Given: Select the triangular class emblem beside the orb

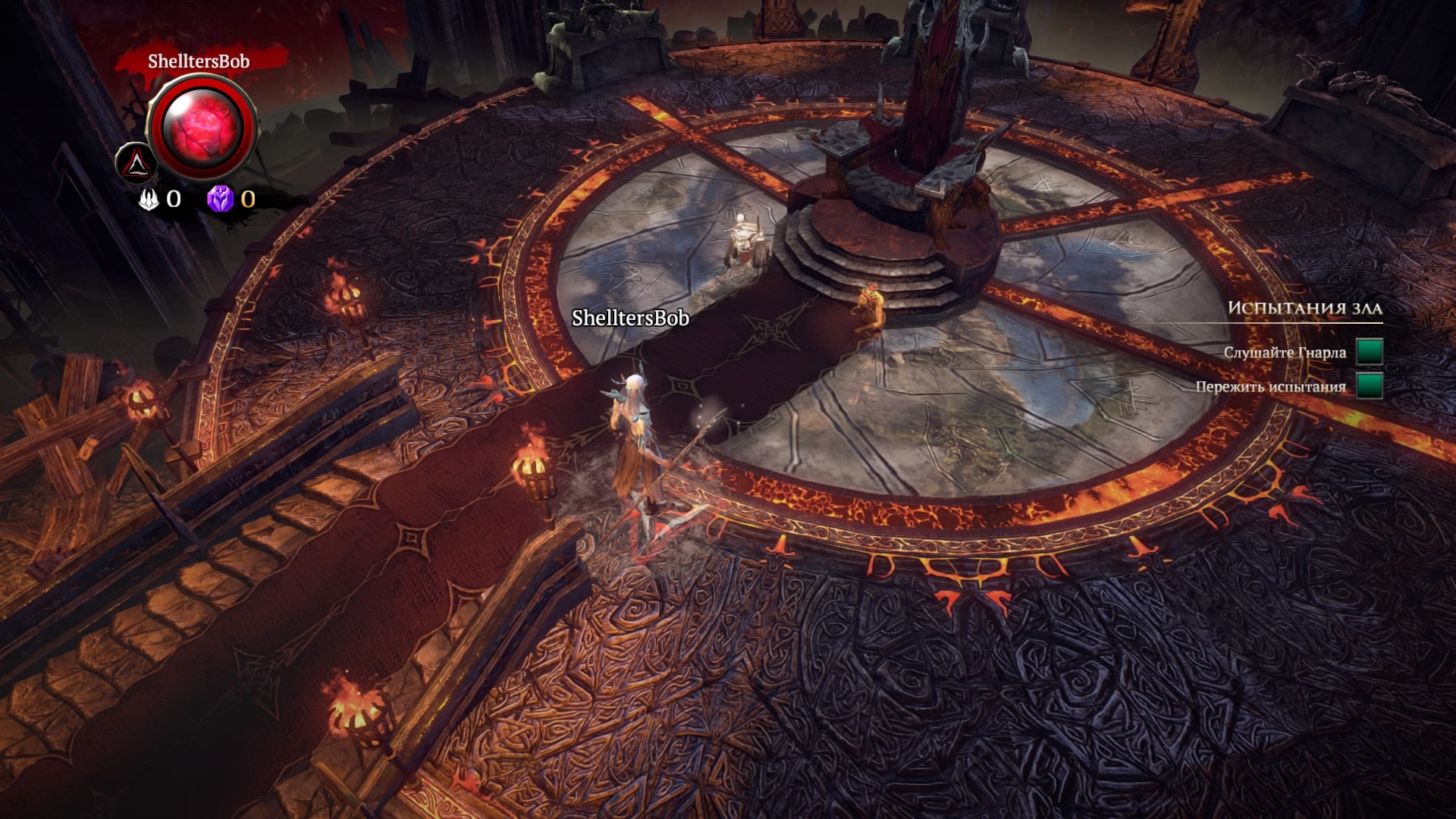Looking at the screenshot, I should tap(136, 162).
